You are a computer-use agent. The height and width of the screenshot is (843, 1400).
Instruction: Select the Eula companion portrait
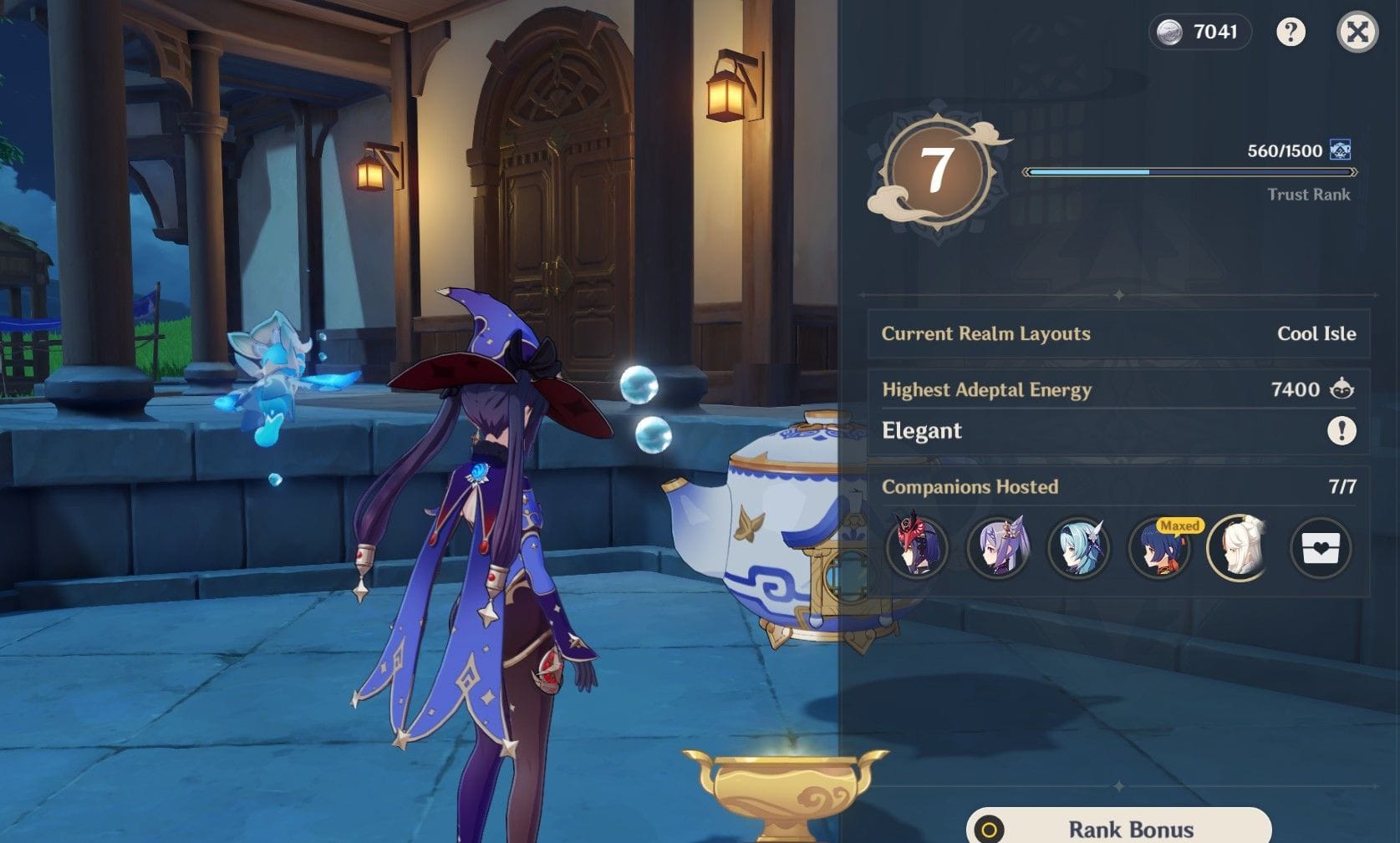point(1078,549)
